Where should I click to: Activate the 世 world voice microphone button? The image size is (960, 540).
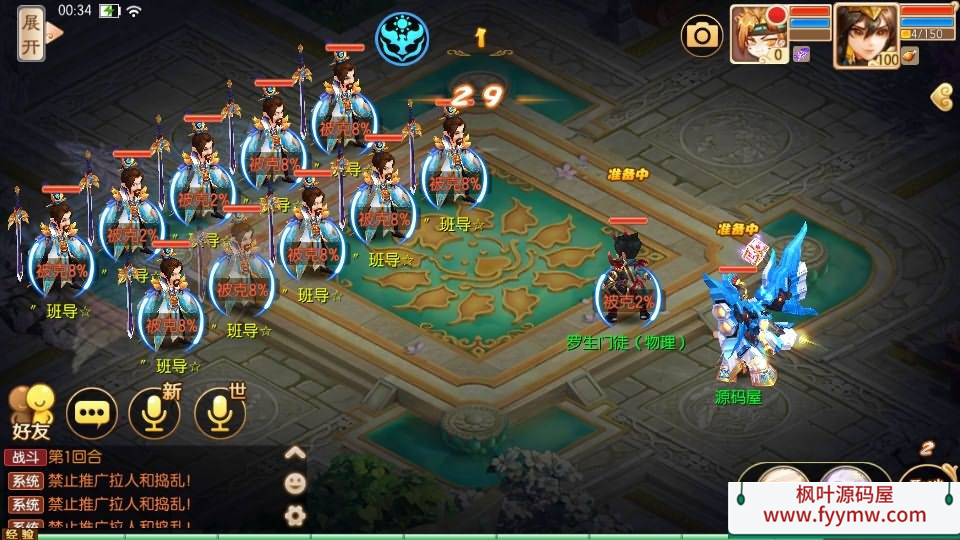[x=219, y=413]
